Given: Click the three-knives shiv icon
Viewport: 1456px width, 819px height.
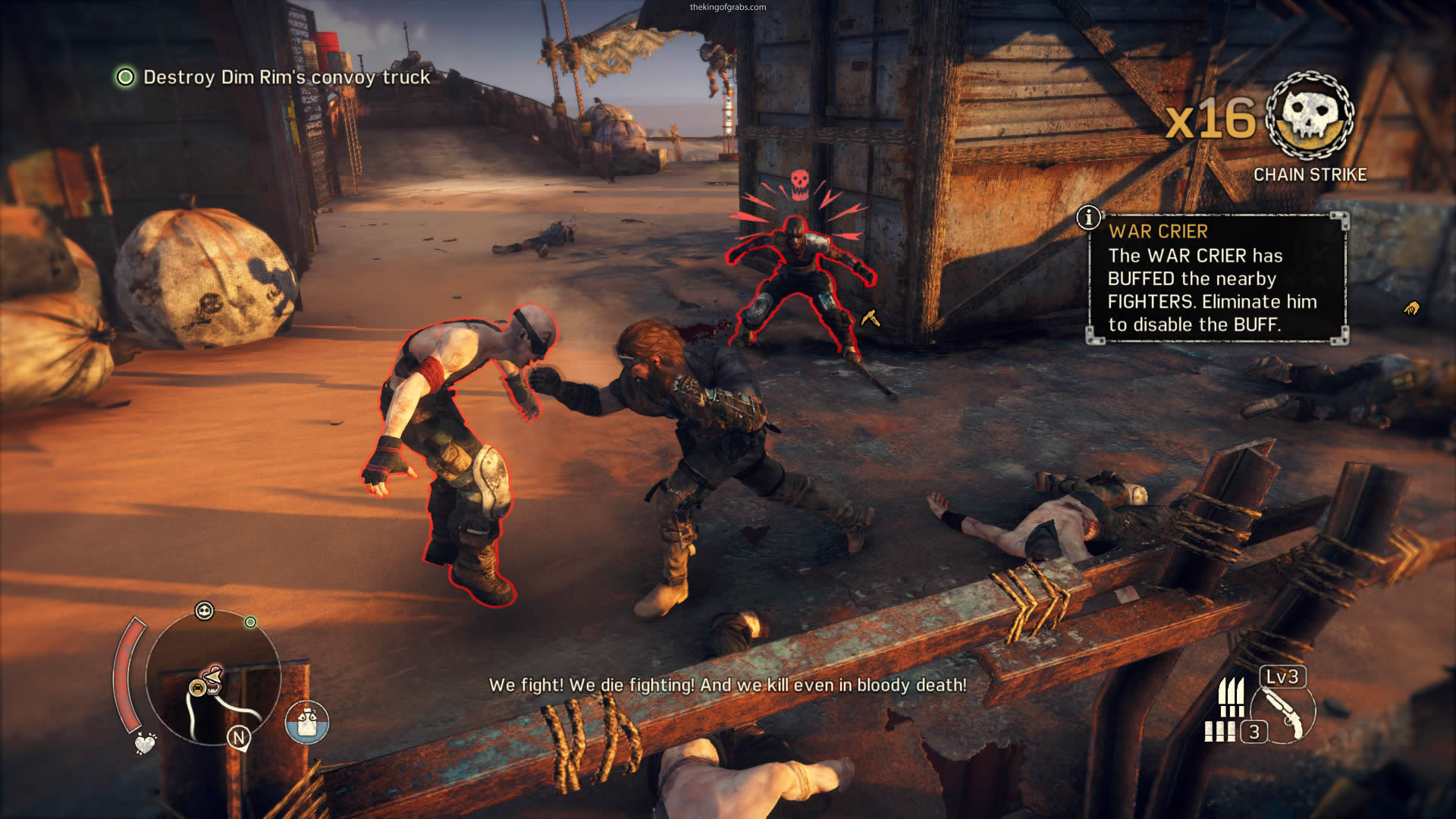Looking at the screenshot, I should [x=1231, y=696].
